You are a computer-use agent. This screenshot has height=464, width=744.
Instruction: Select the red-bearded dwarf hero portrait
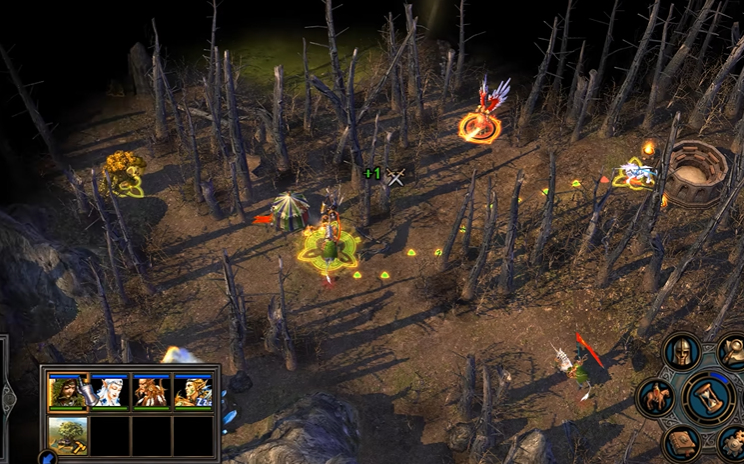tap(151, 393)
